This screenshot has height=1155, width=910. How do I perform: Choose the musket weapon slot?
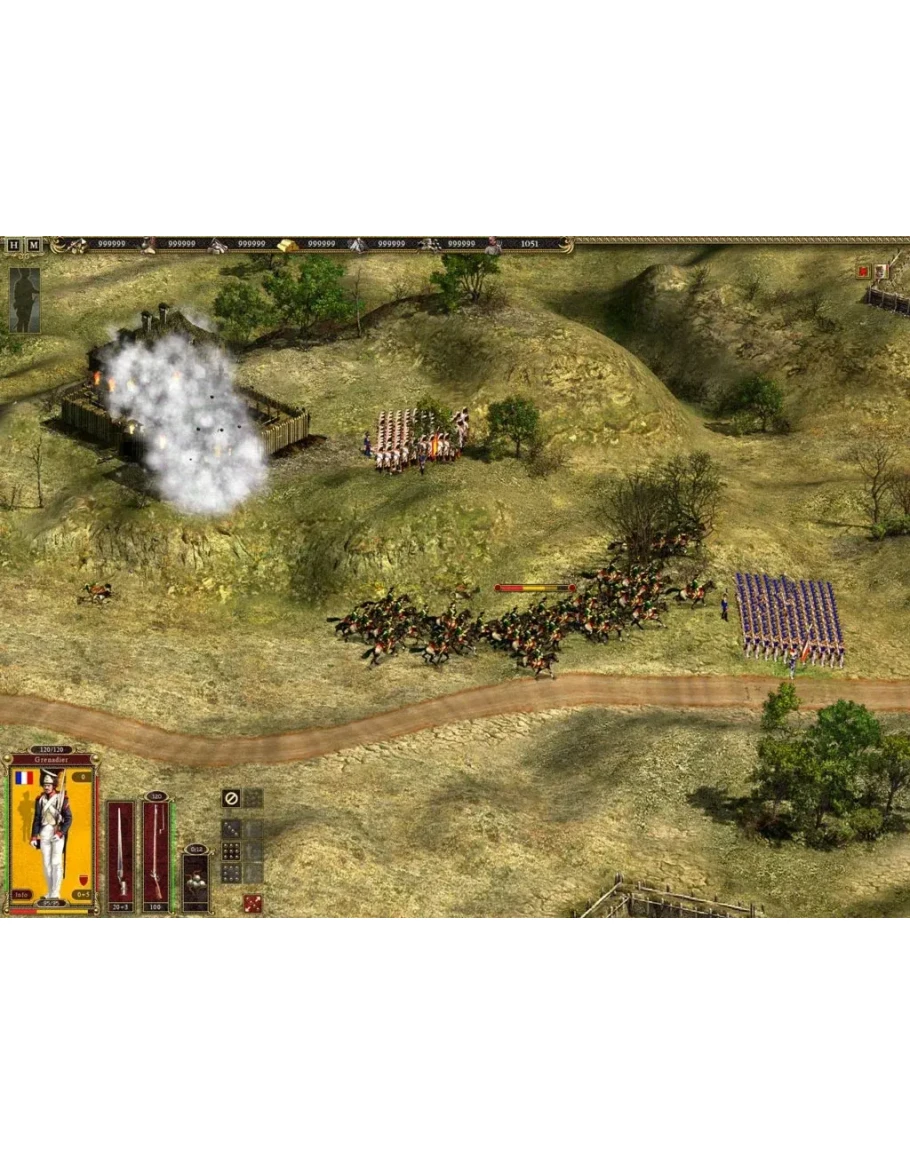156,855
